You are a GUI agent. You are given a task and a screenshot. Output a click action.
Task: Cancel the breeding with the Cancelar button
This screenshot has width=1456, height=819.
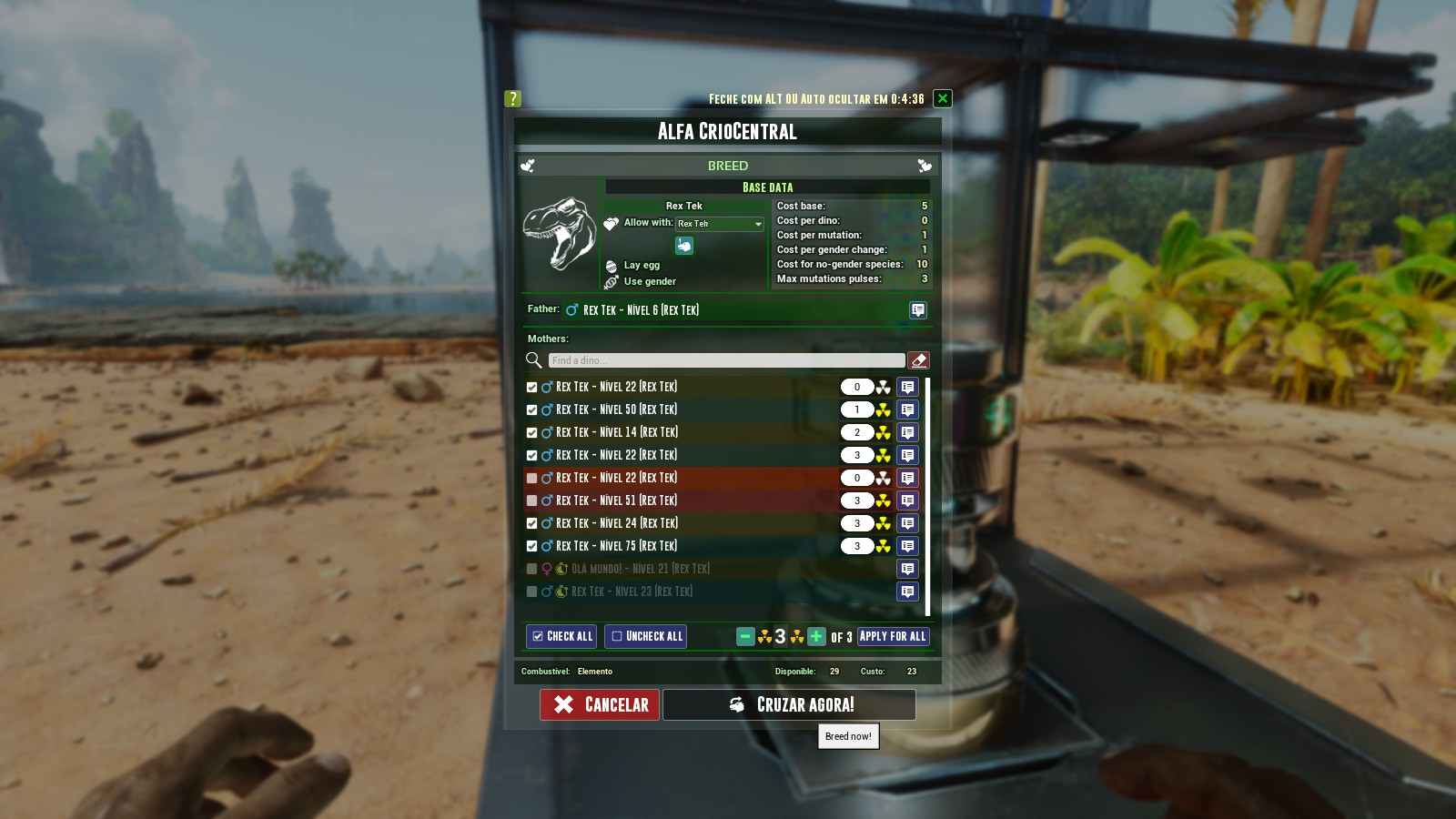600,704
